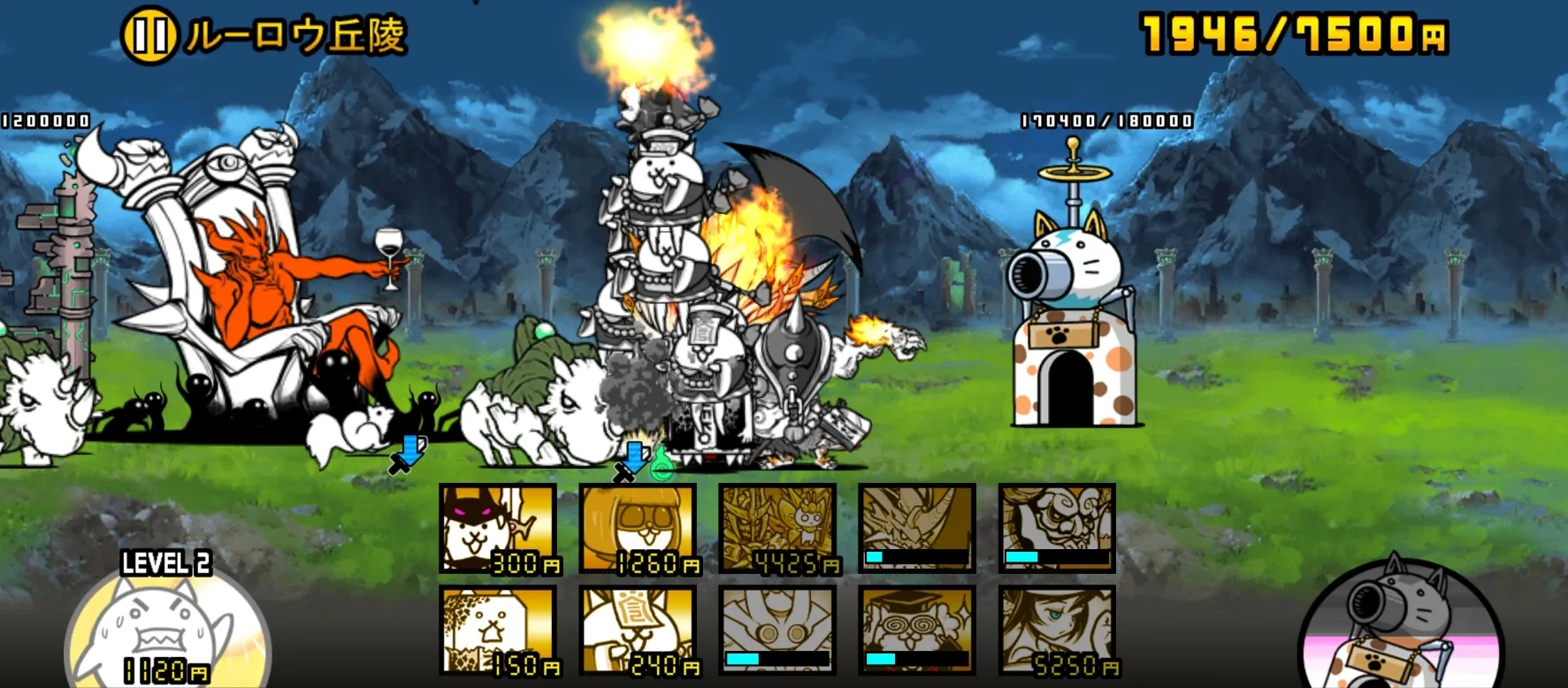This screenshot has width=1568, height=688.
Task: Deploy the 240 yen talisman cat
Action: point(639,631)
